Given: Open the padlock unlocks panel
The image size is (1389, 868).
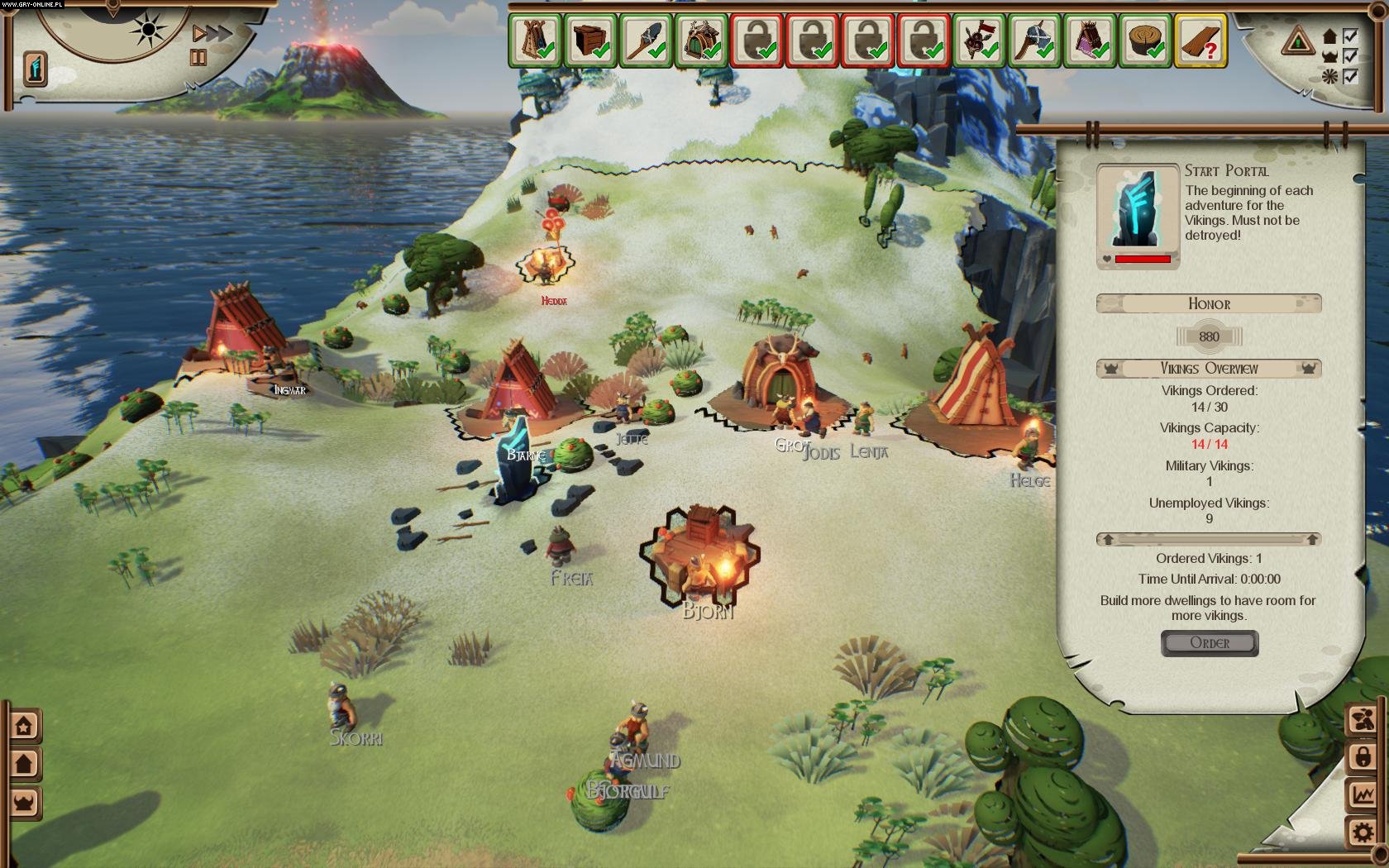Looking at the screenshot, I should [x=1363, y=756].
